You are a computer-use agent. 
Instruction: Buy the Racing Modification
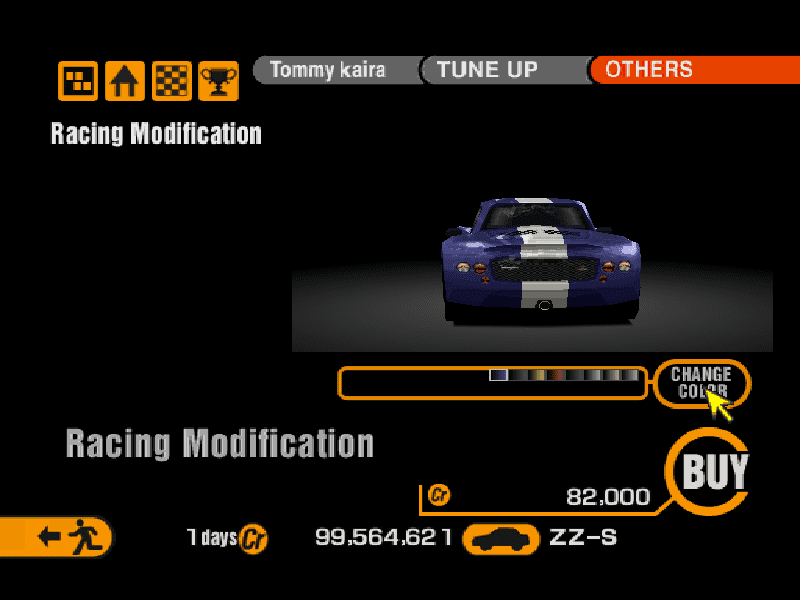point(713,472)
